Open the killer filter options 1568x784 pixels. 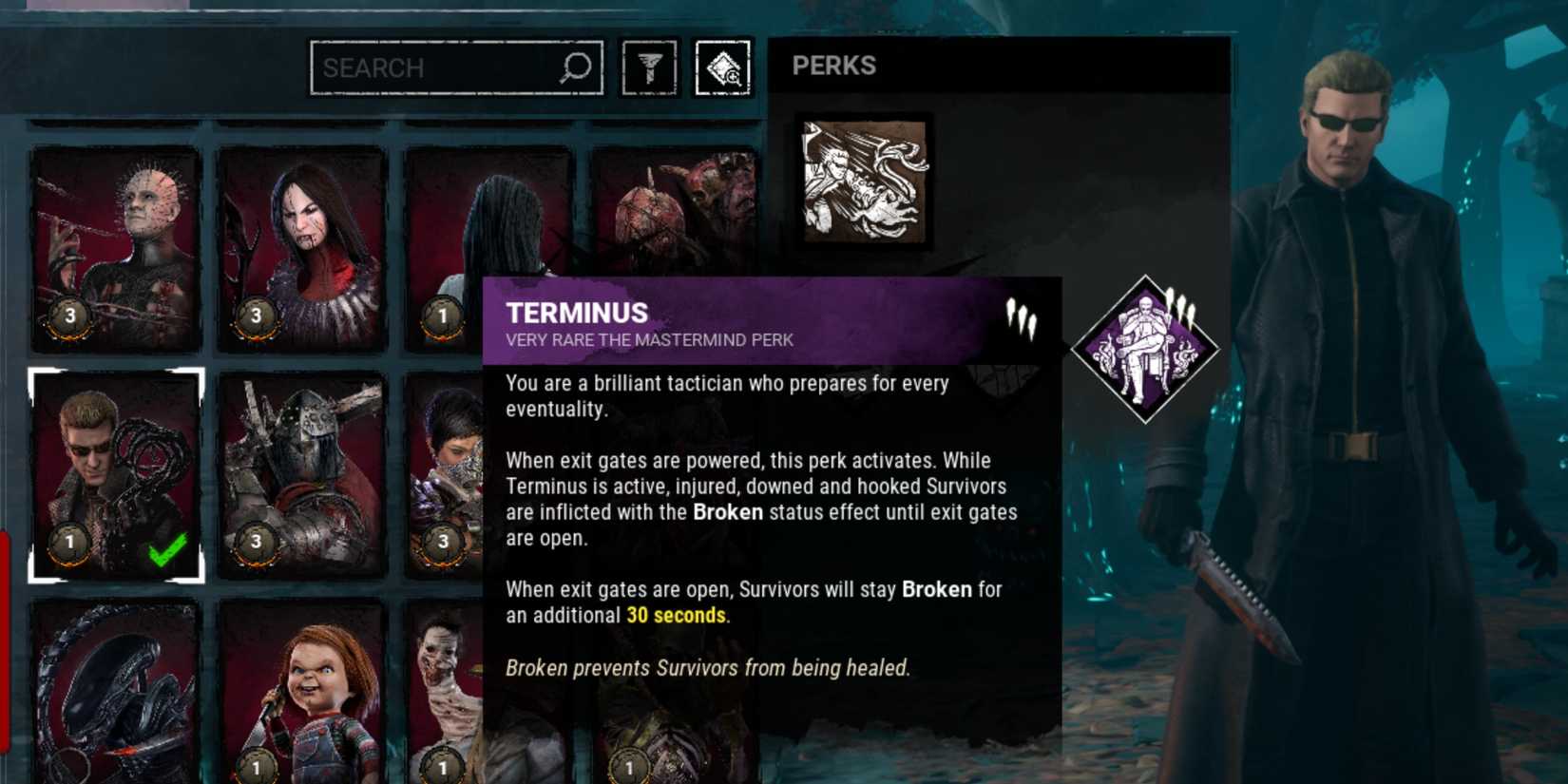click(x=649, y=67)
